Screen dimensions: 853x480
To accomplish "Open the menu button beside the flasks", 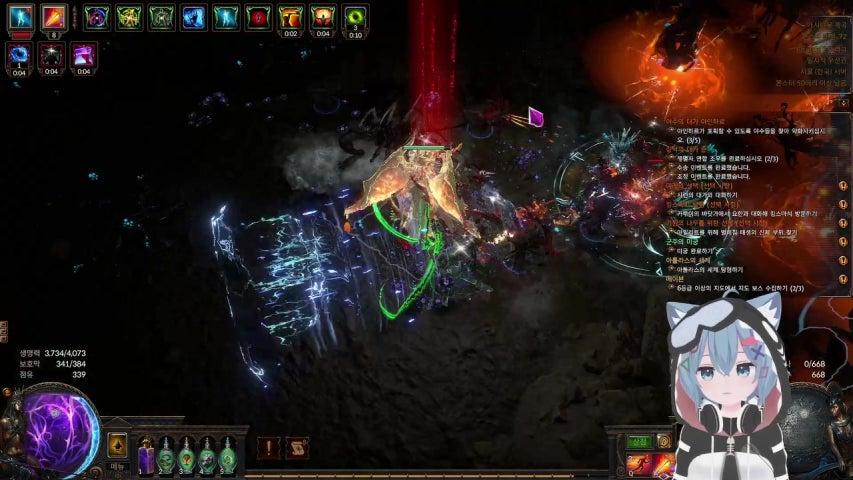I will pos(118,446).
